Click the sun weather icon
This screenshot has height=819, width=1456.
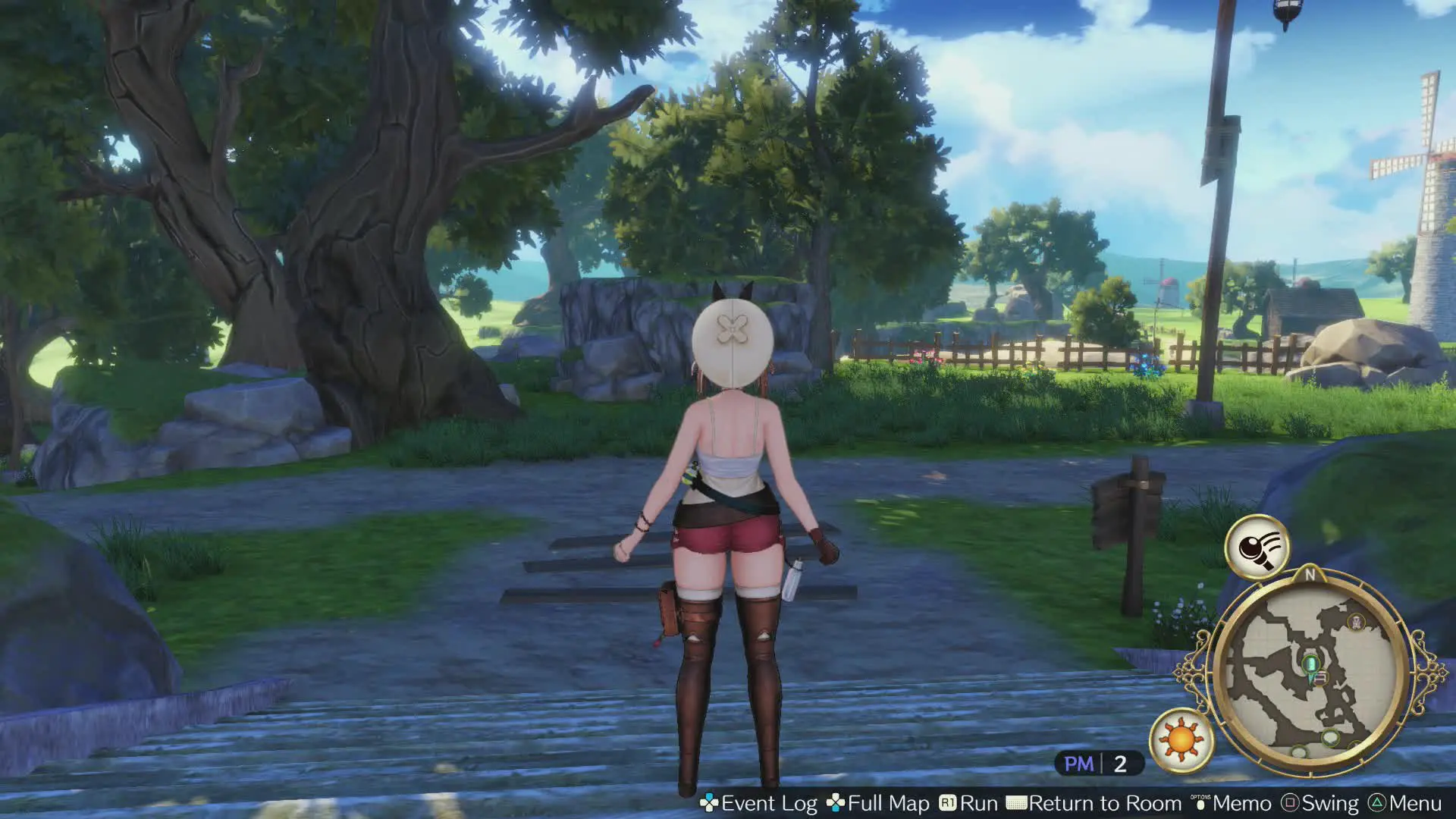pos(1181,739)
